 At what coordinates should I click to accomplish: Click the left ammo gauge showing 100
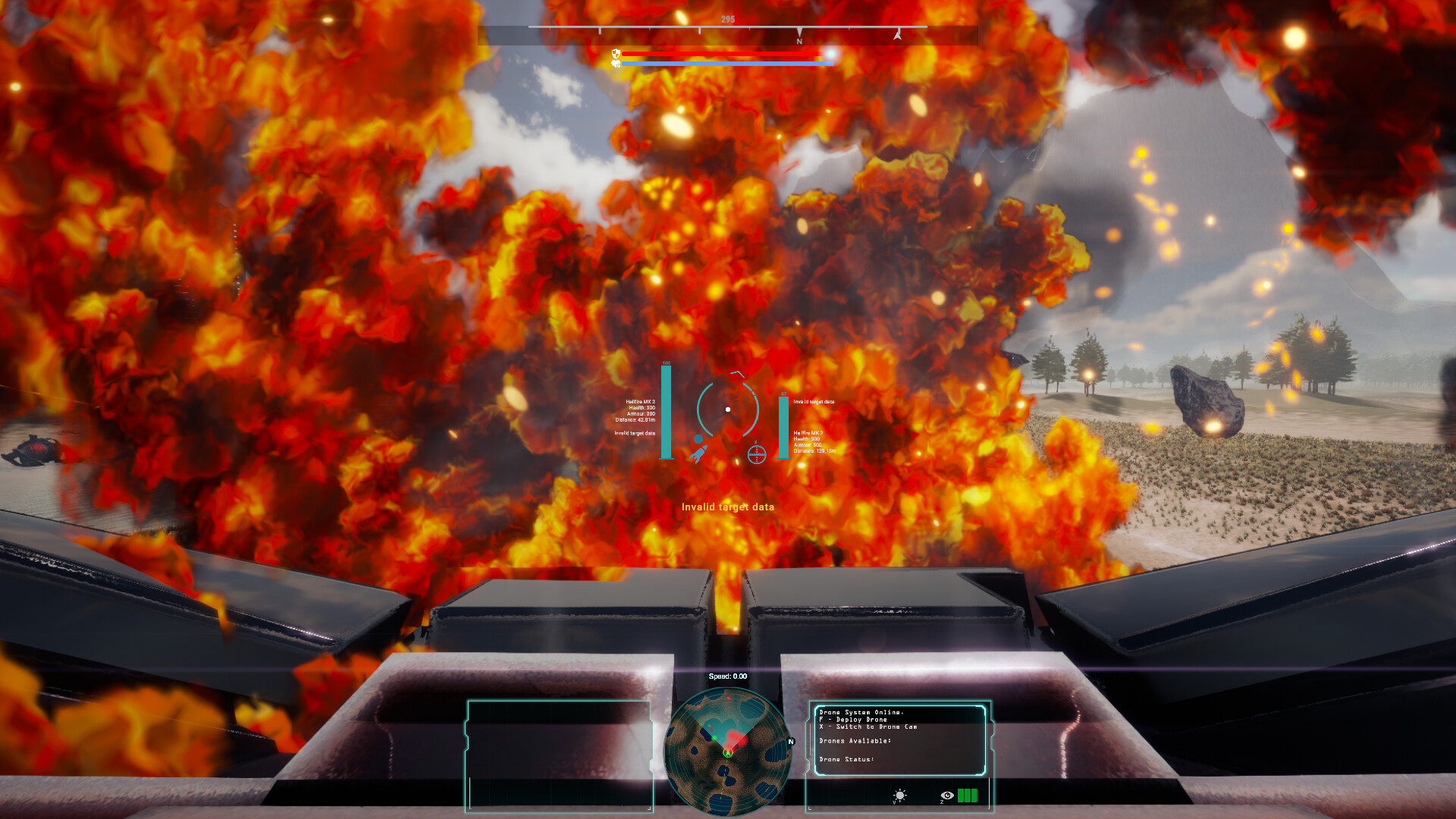pyautogui.click(x=666, y=412)
